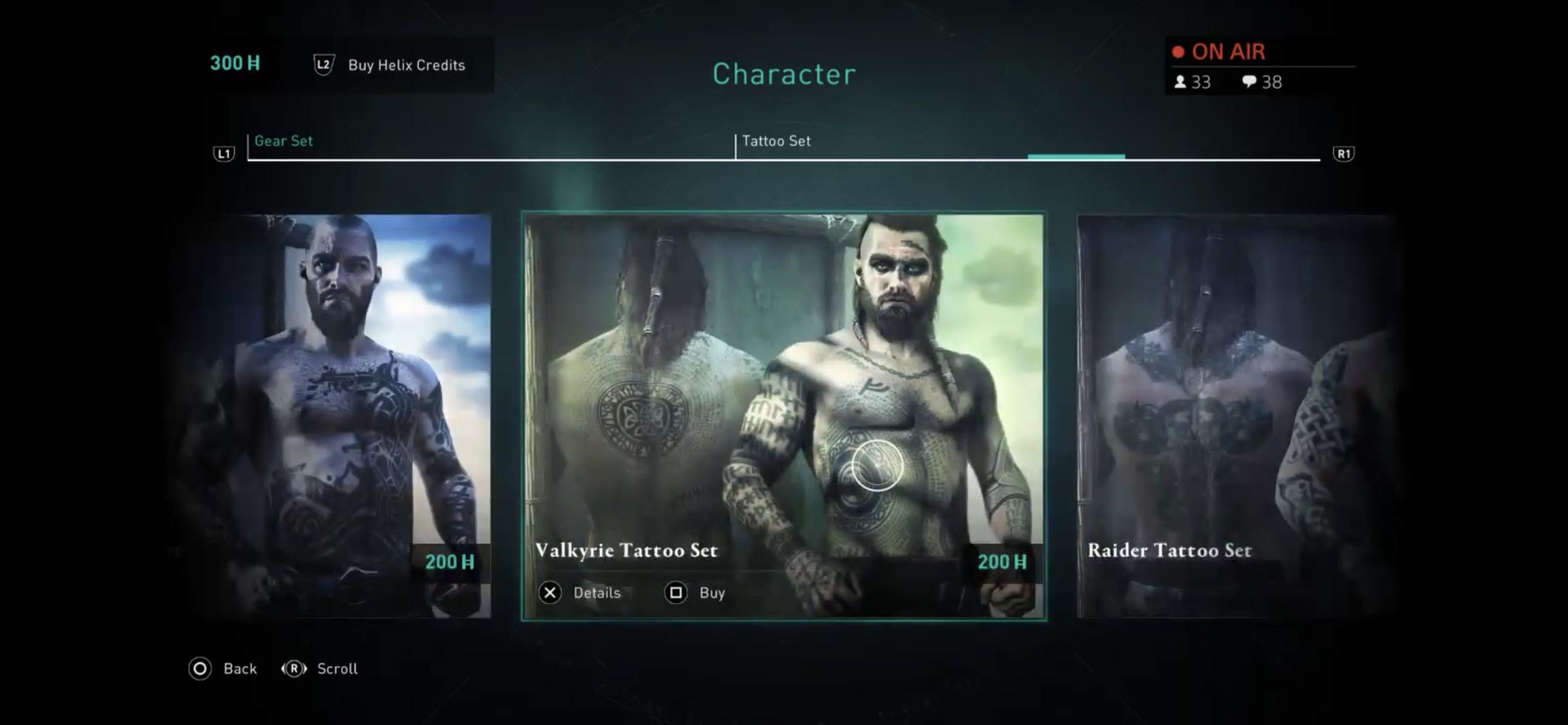Switch to the Tattoo Set tab

tap(775, 141)
